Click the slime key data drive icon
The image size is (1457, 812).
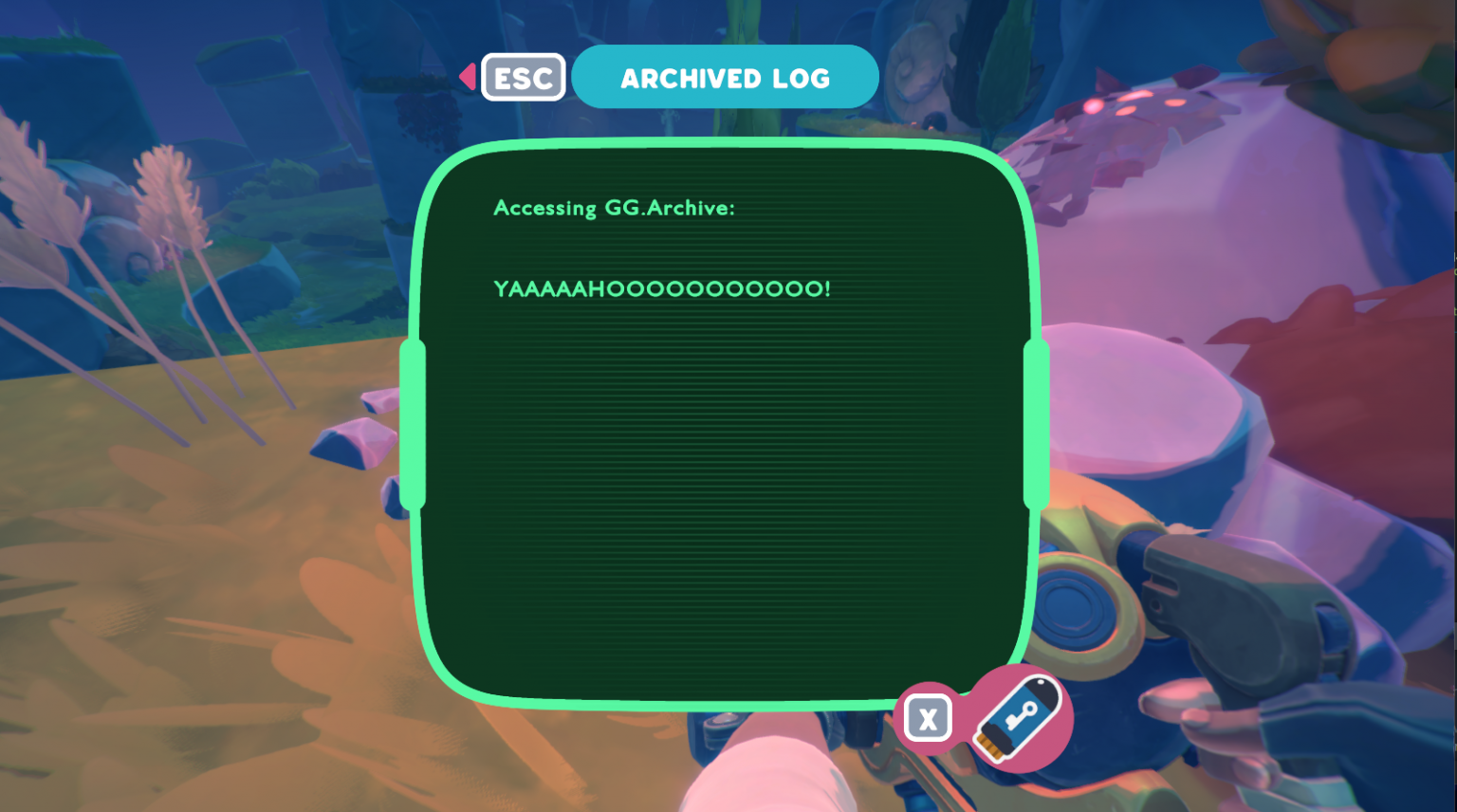(x=1020, y=718)
